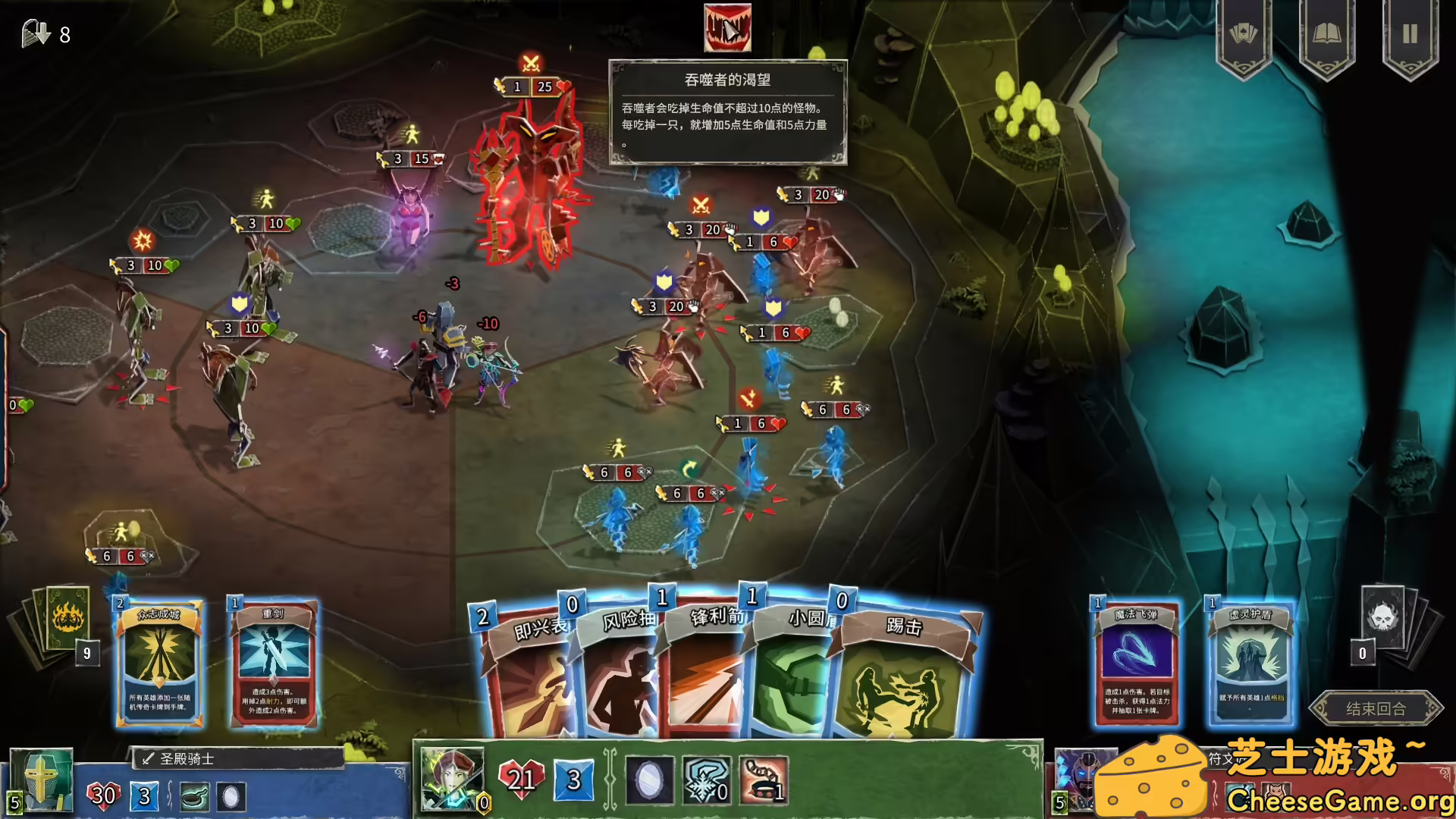
Task: Inspect the chain collar item icon
Action: tap(763, 780)
